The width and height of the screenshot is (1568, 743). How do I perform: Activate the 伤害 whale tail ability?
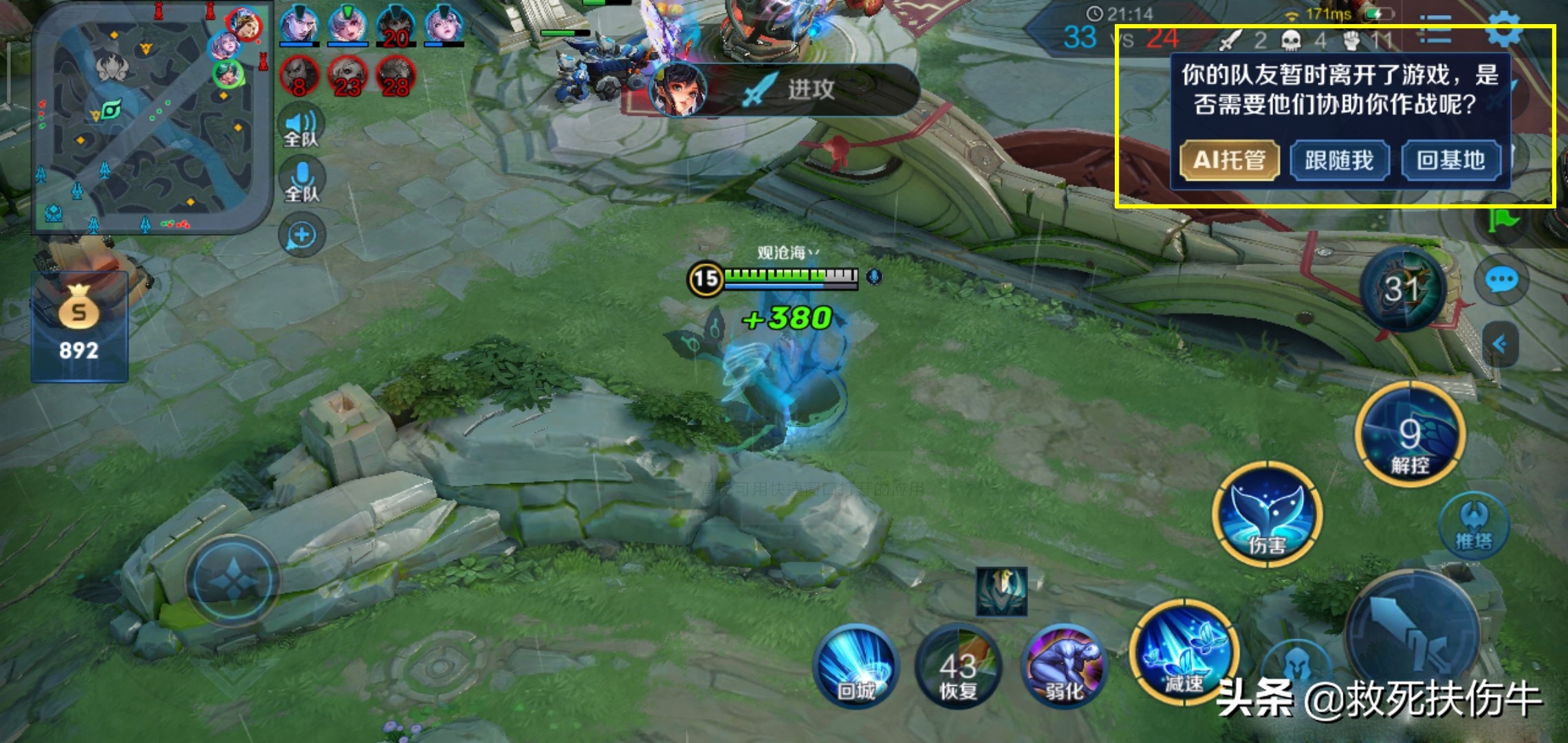coord(1267,516)
